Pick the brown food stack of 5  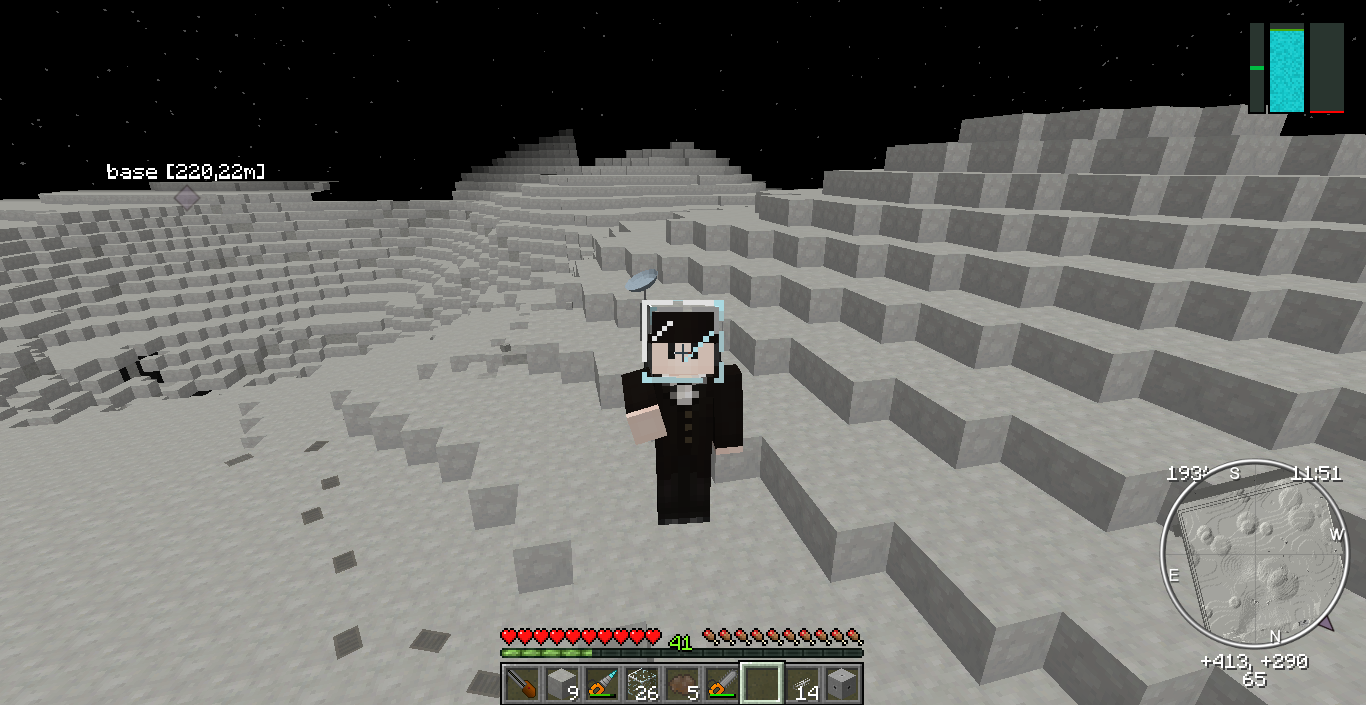681,684
